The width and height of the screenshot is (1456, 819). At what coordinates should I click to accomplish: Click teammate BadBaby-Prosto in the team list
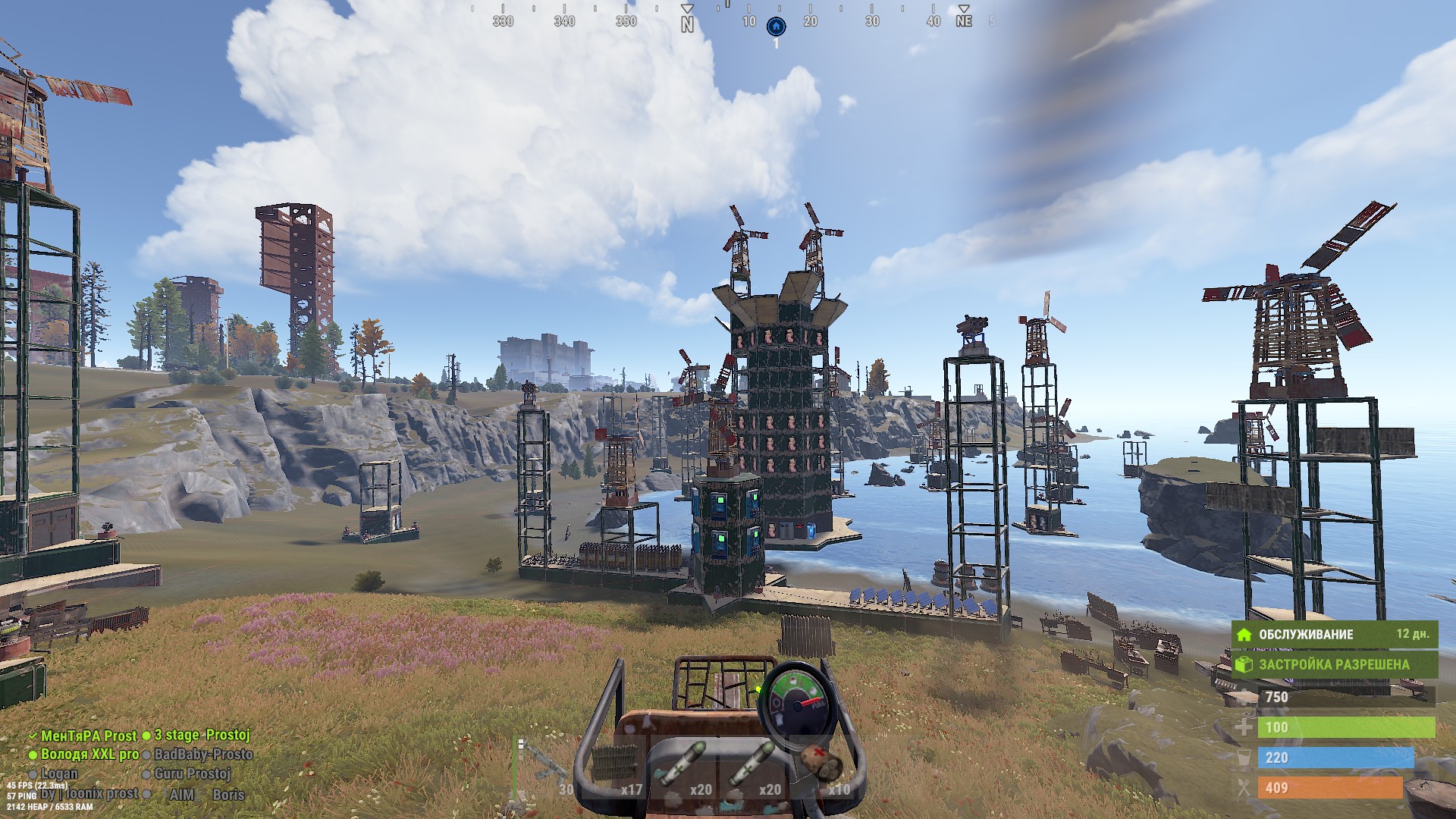(203, 755)
